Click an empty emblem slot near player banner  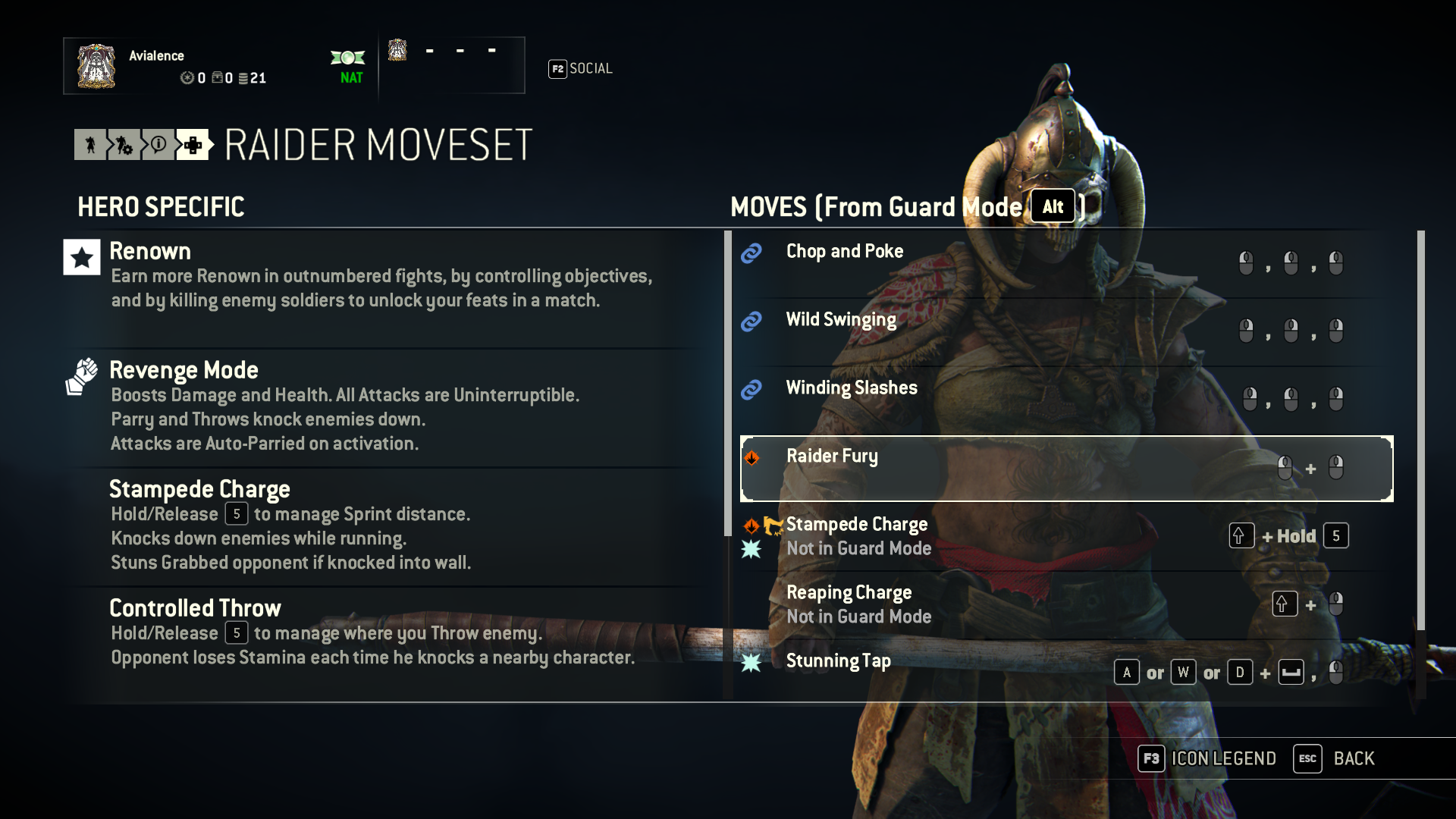tap(429, 50)
